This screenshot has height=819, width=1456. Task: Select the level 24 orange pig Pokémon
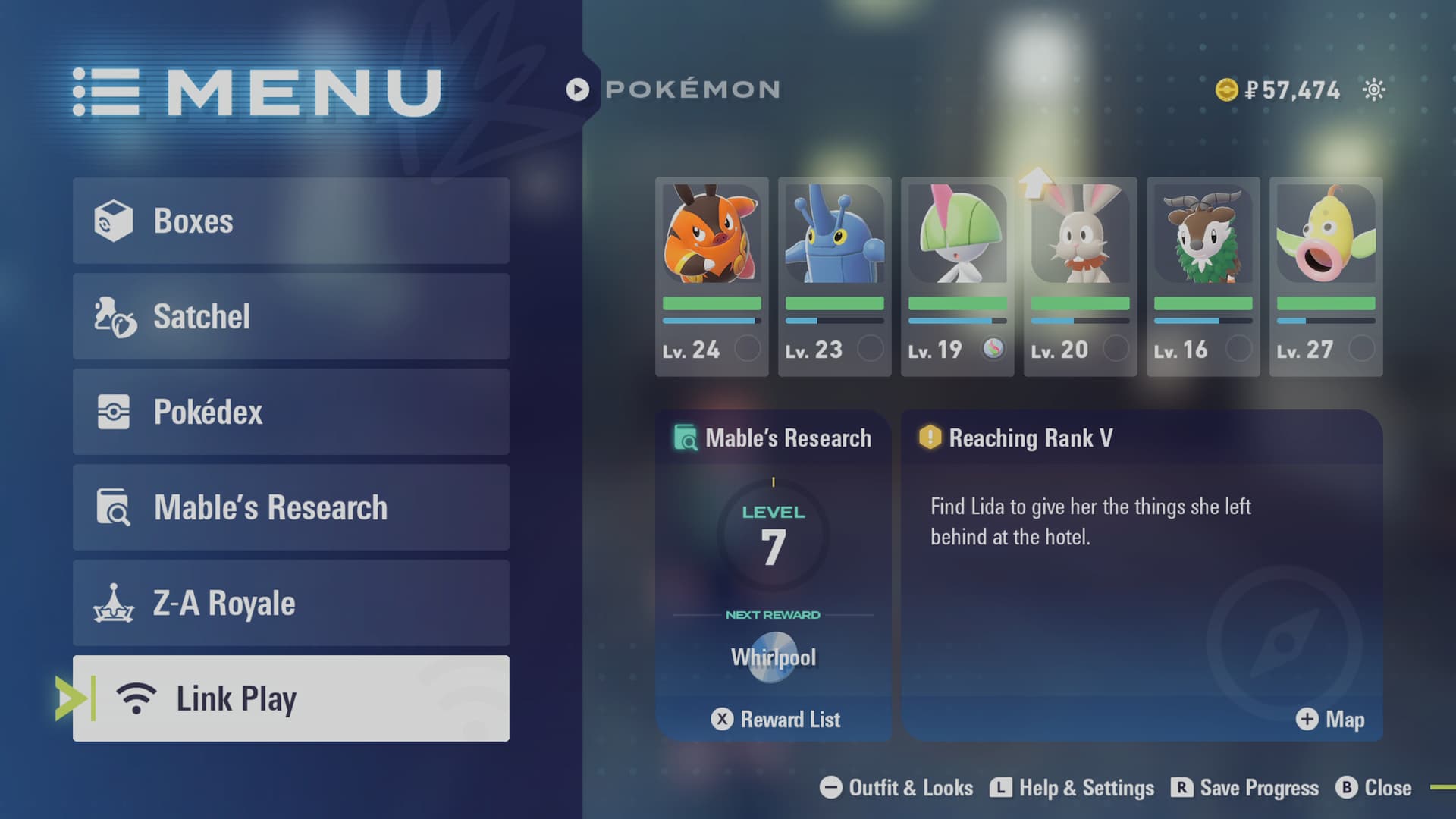pyautogui.click(x=711, y=277)
